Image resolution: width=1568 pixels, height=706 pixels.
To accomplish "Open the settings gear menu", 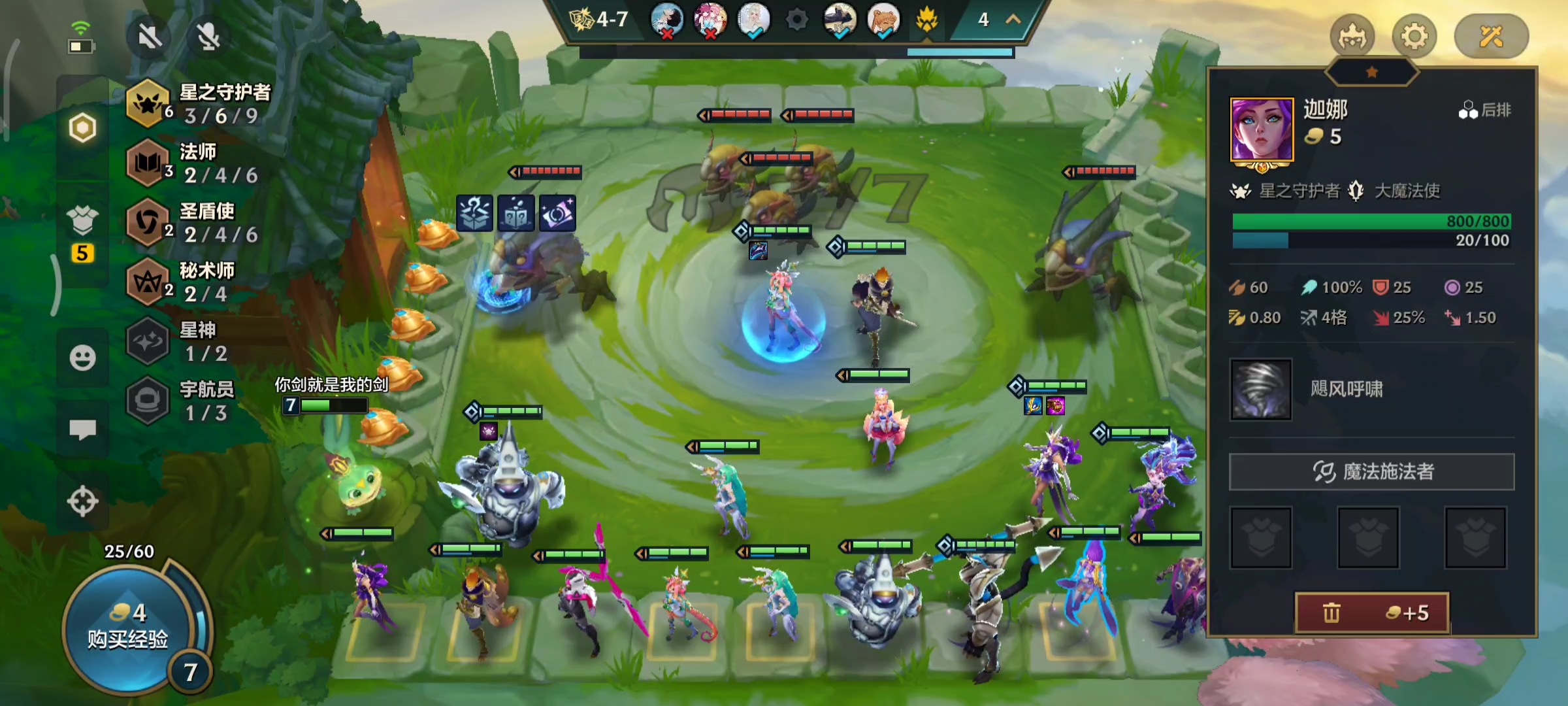I will 1414,37.
